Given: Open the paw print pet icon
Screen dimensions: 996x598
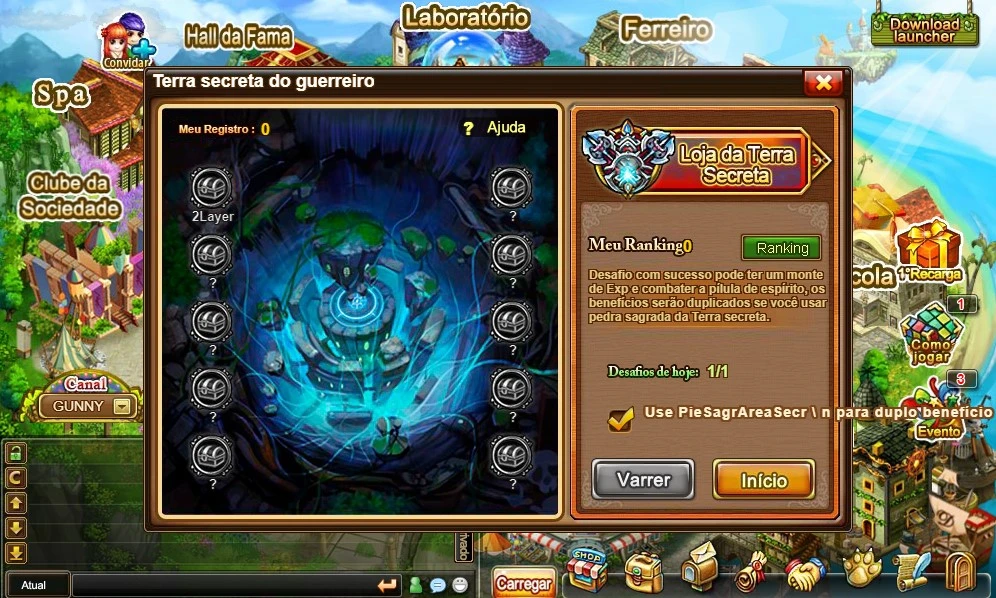Looking at the screenshot, I should click(860, 570).
